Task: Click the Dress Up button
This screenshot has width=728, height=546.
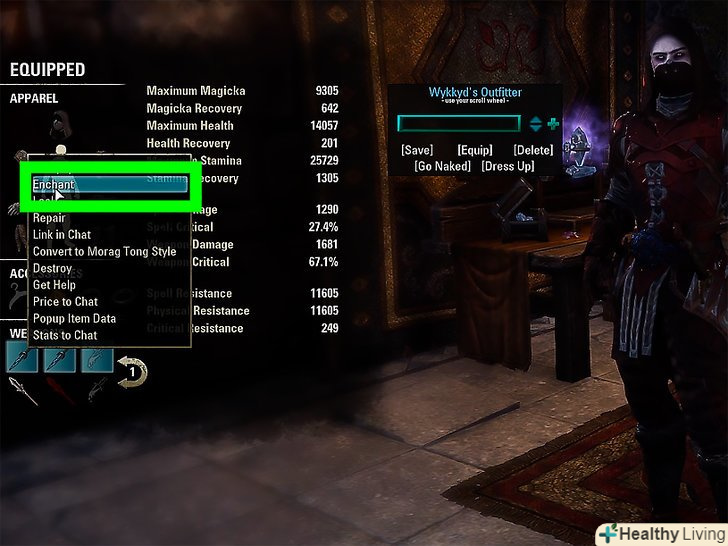Action: [508, 166]
